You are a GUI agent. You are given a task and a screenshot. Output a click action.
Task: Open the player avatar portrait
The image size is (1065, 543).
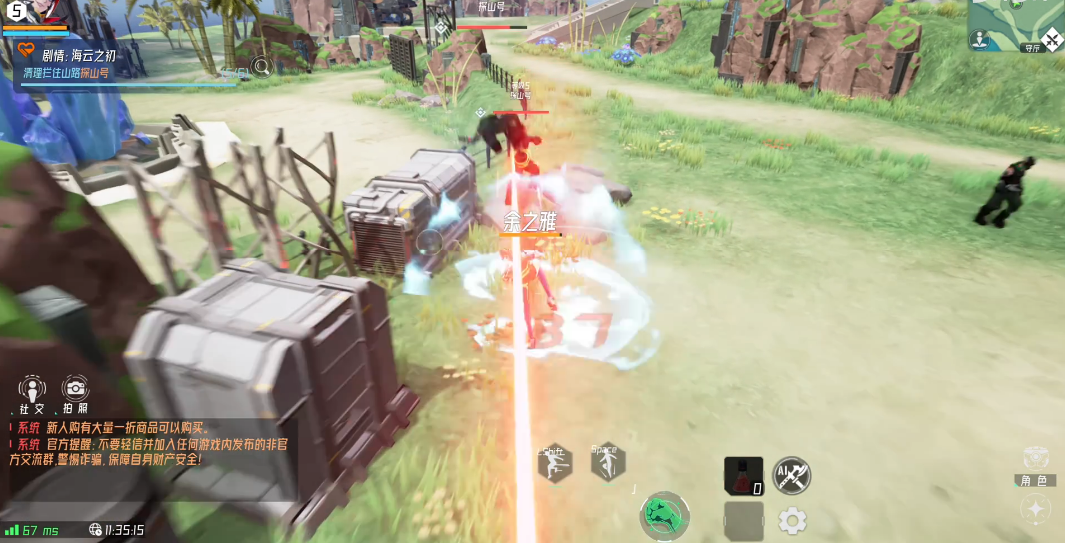(27, 14)
